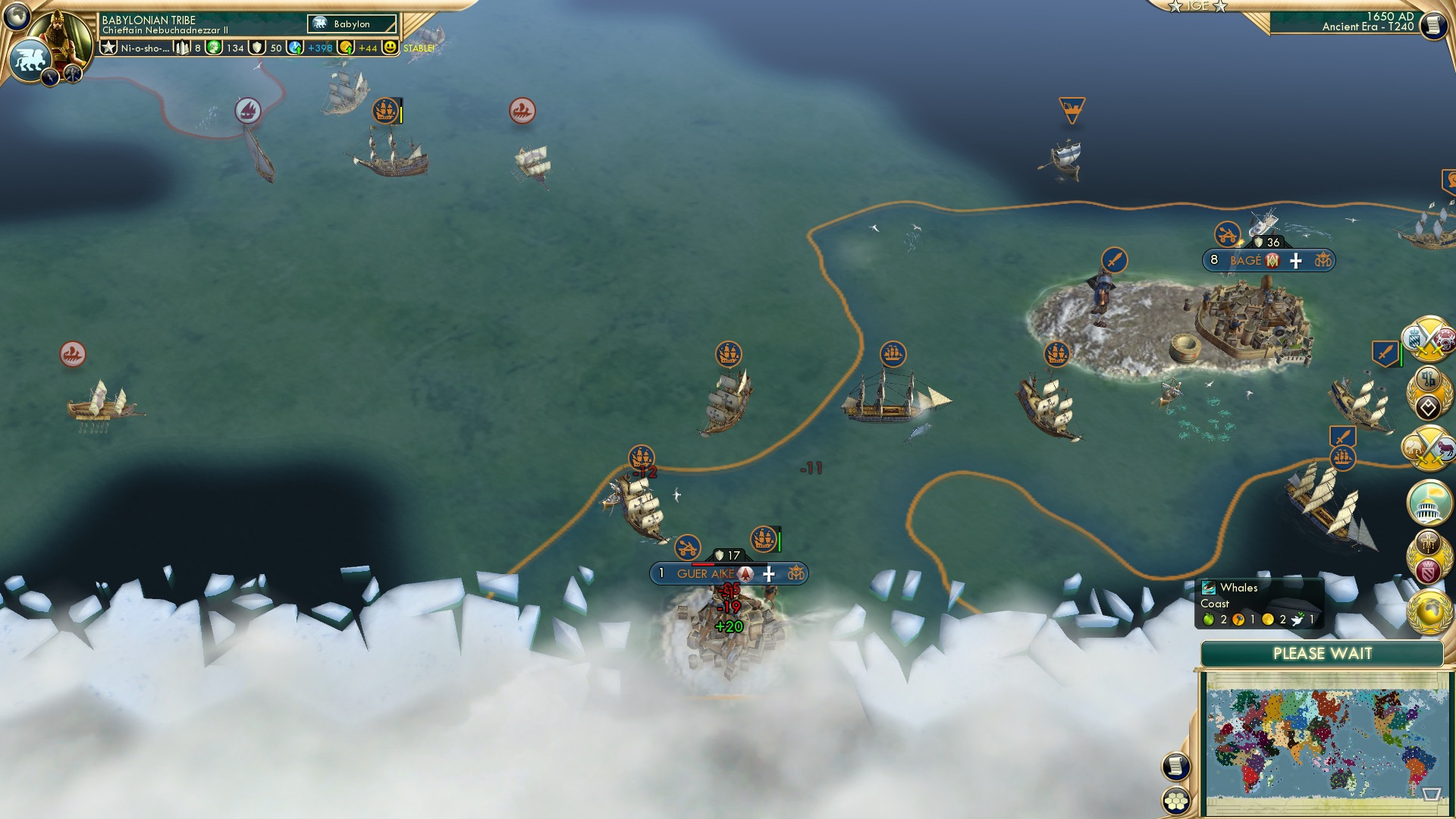The height and width of the screenshot is (819, 1456).
Task: Select the frigate unit flag in open water
Action: coord(892,353)
